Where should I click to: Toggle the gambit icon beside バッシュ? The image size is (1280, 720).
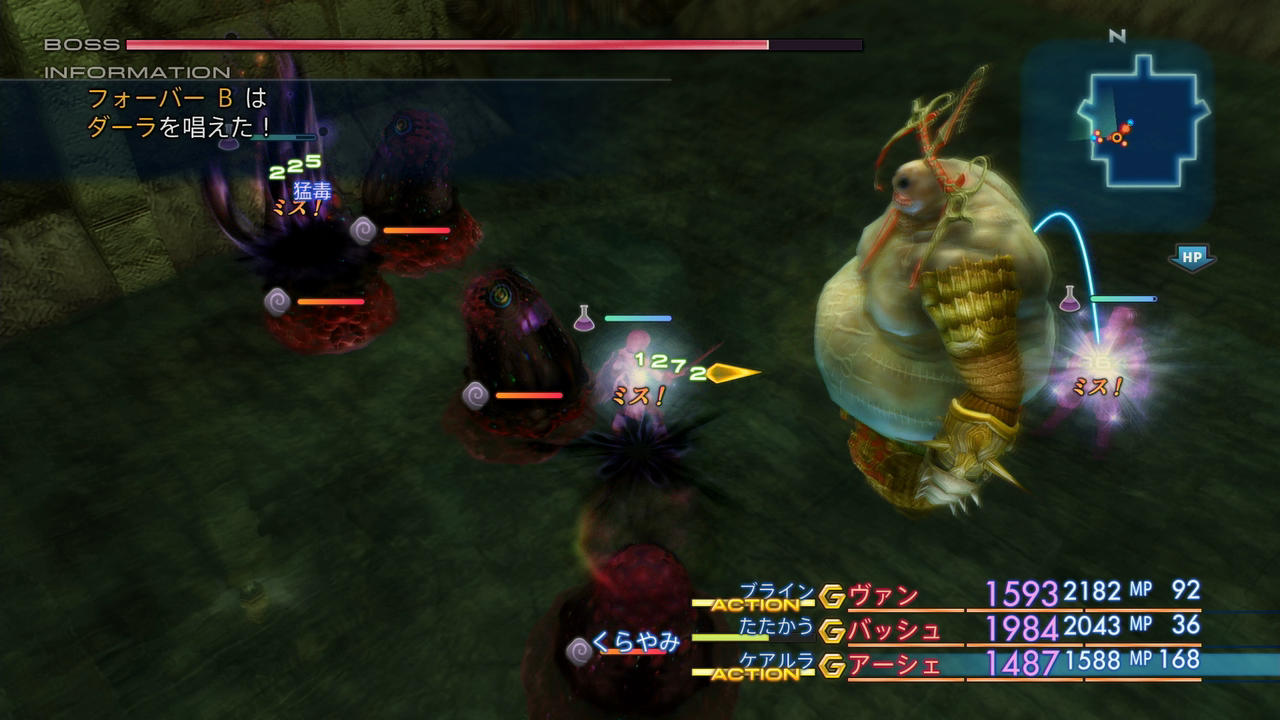(x=832, y=631)
